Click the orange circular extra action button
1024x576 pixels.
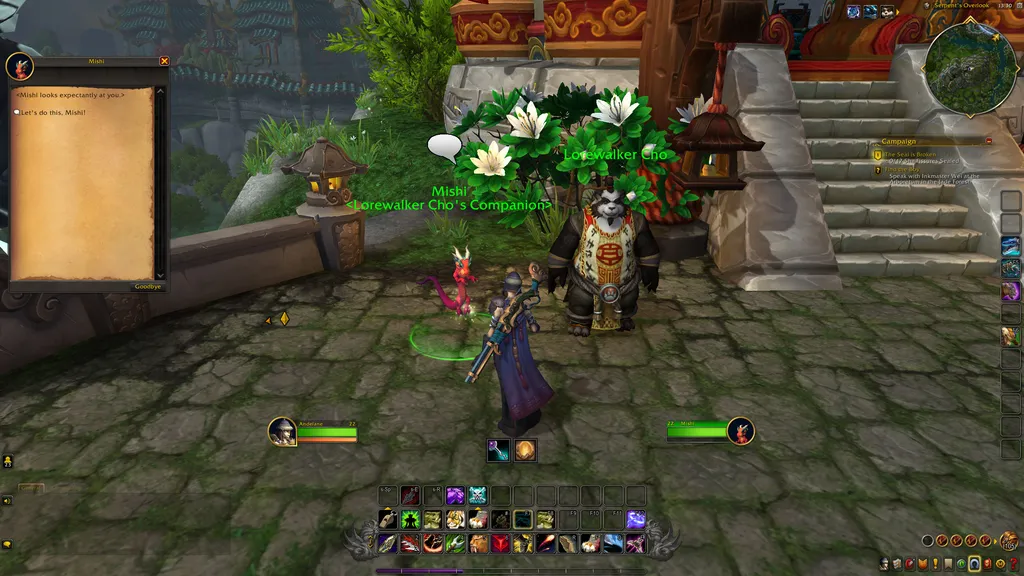(525, 451)
